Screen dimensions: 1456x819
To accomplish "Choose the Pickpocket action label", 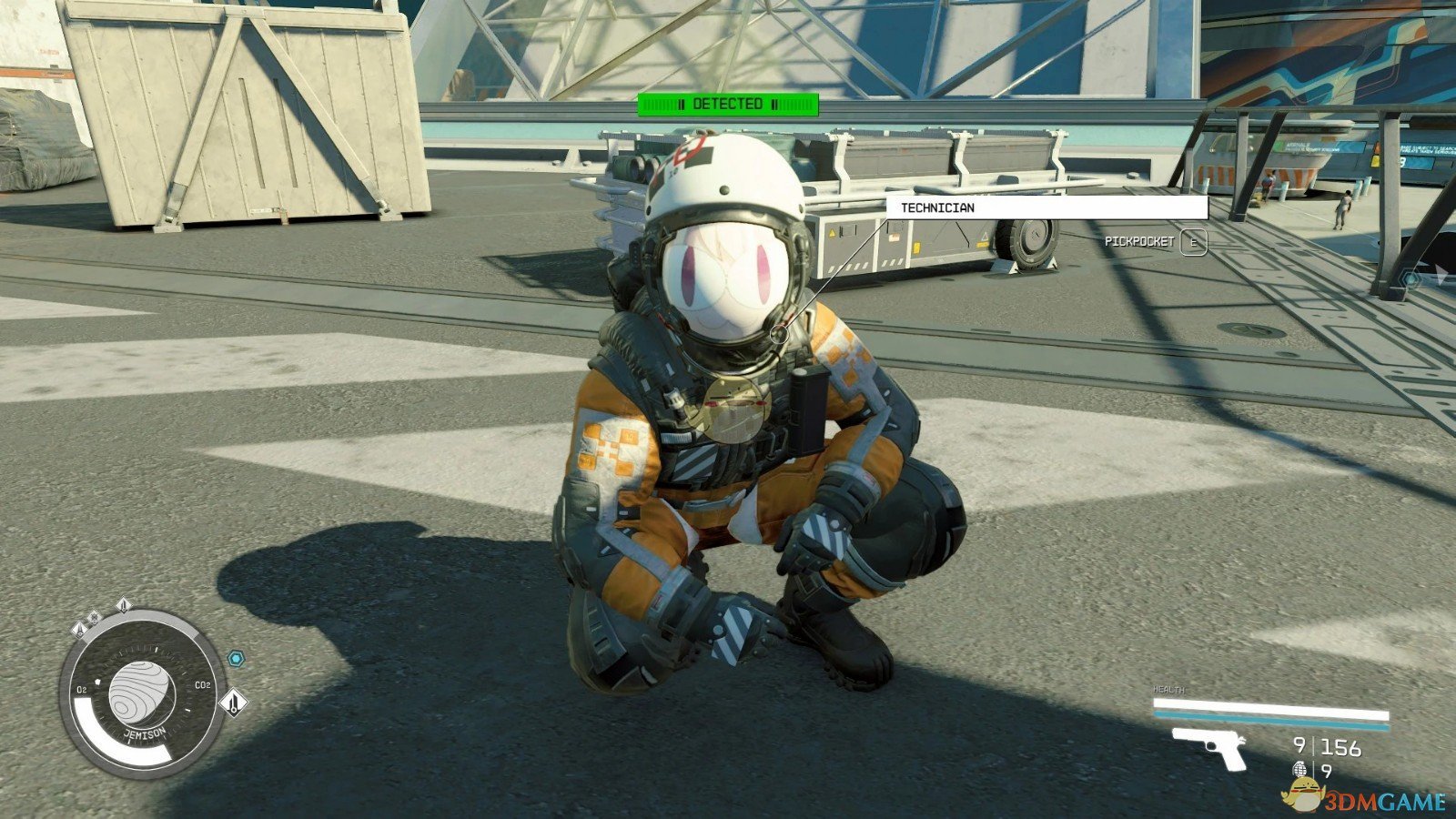I will pos(1138,242).
